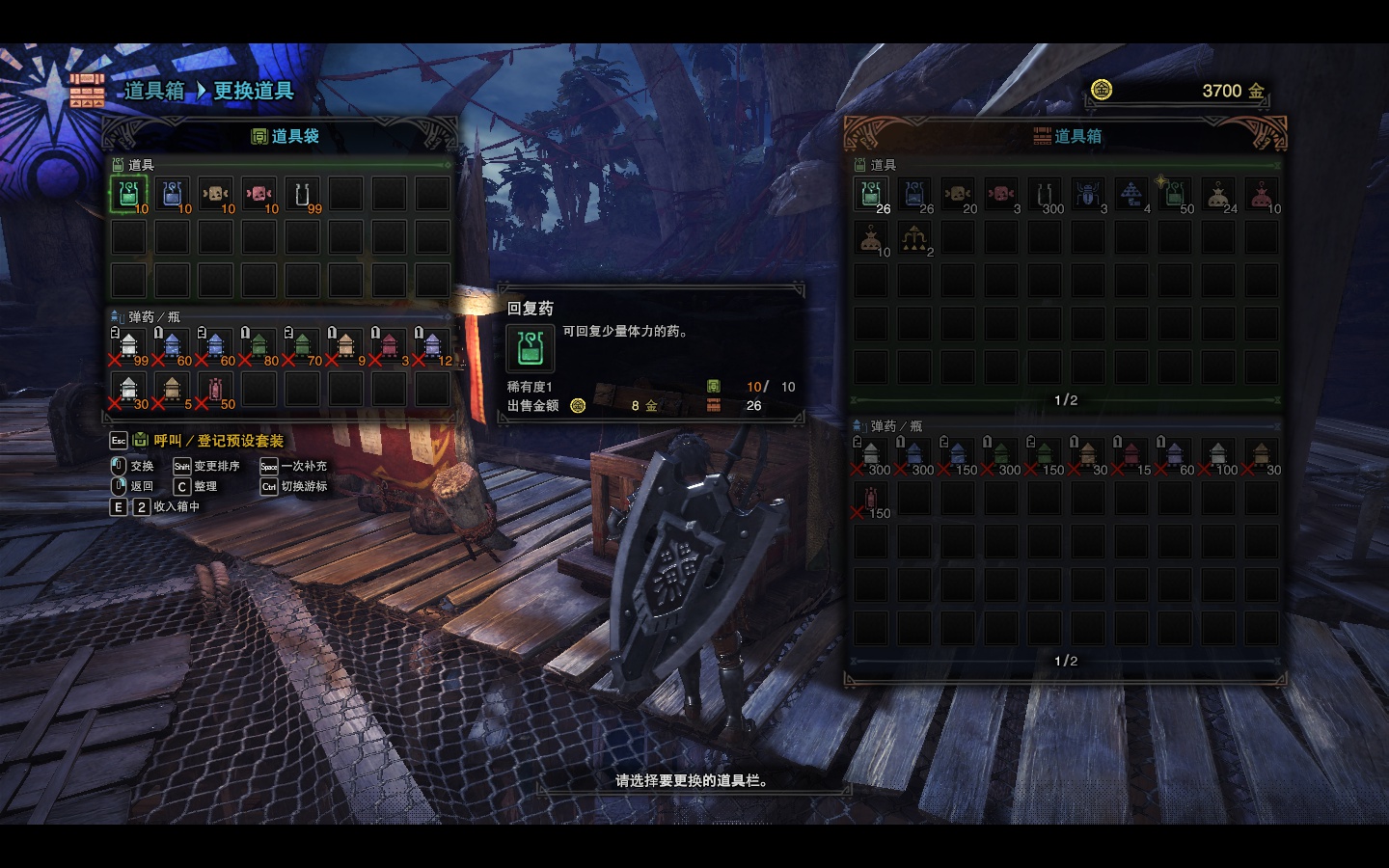Select the green potion with 26 in box
Viewport: 1389px width, 868px height.
point(870,195)
